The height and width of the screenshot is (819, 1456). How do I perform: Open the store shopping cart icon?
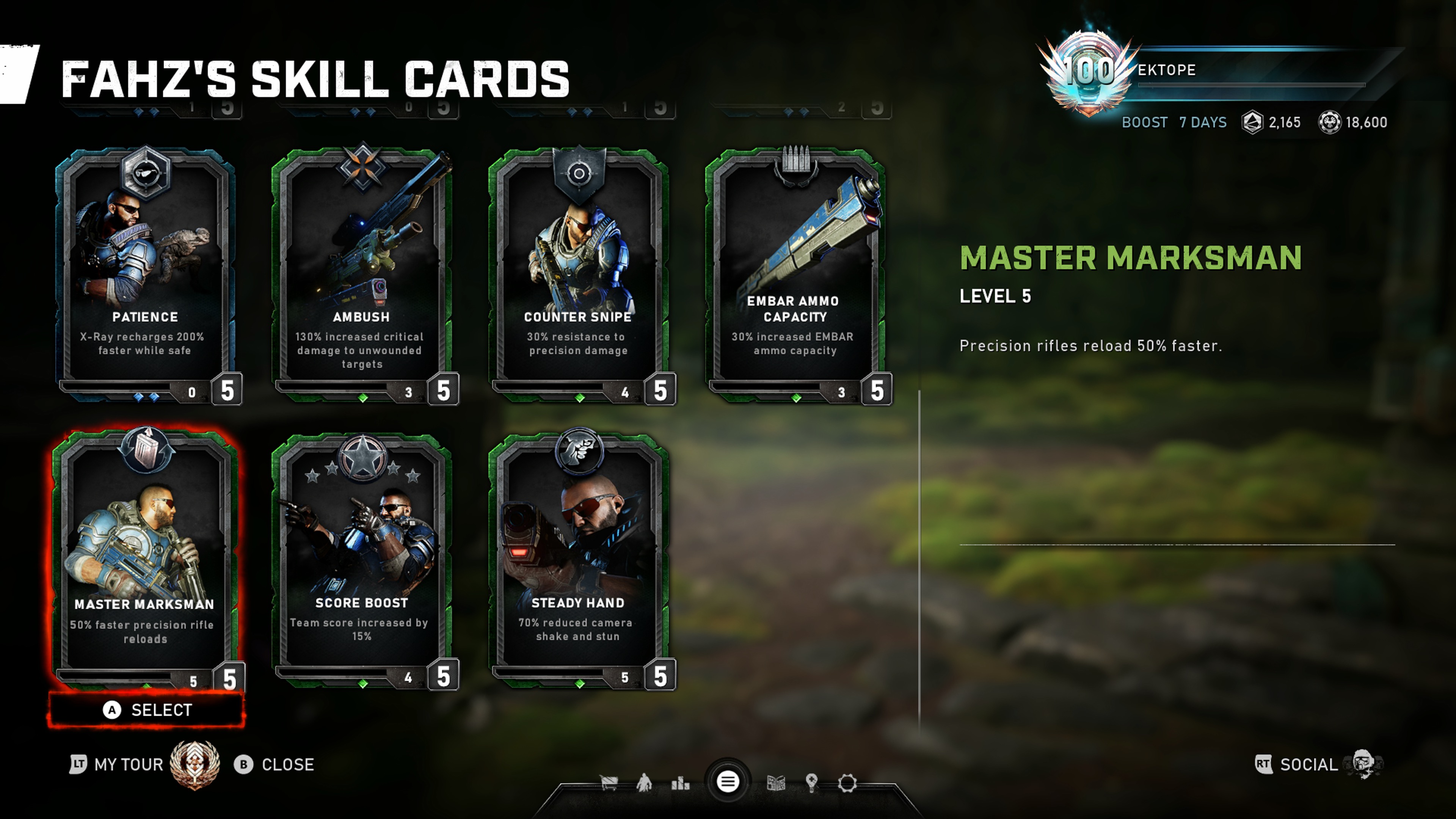coord(608,783)
